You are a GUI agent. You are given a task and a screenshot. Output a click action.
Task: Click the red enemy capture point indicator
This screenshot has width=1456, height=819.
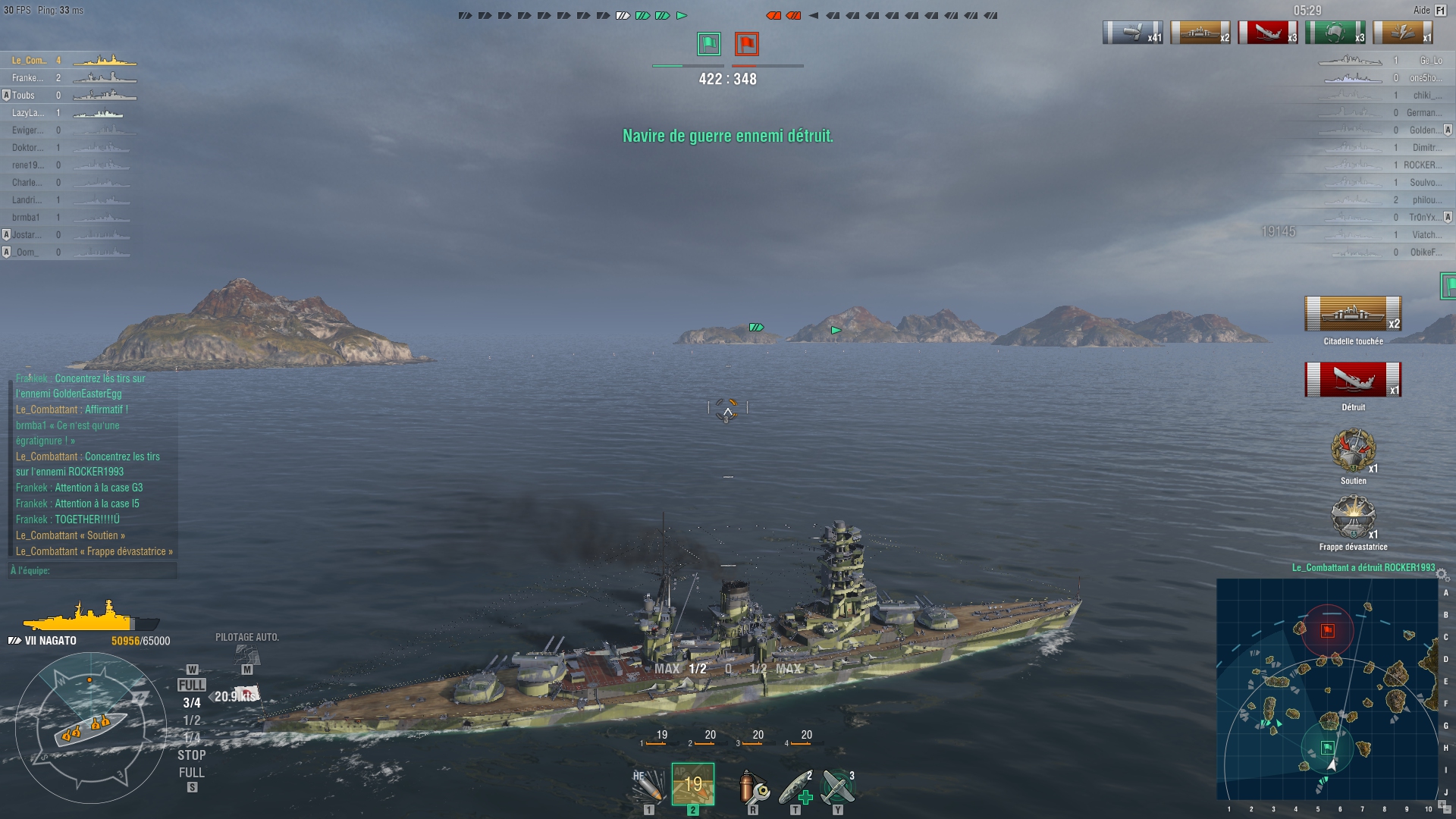tap(746, 44)
